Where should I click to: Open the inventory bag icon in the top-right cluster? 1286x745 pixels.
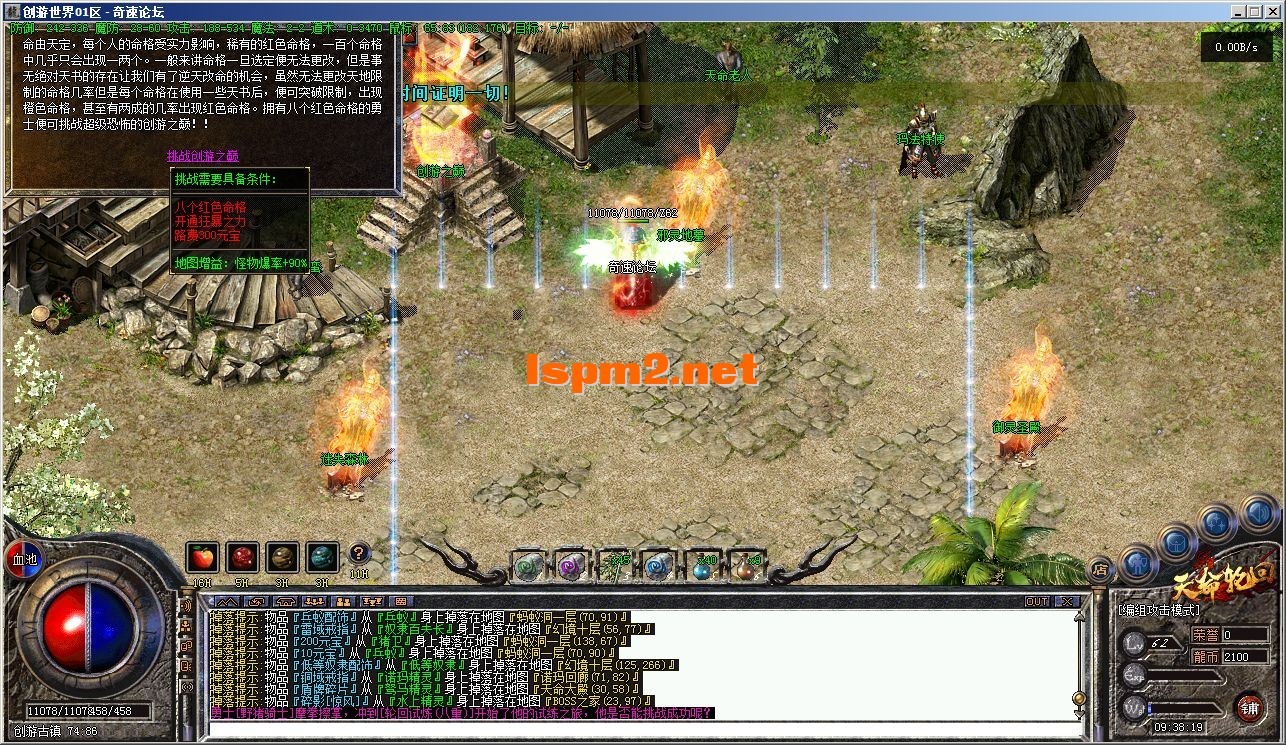point(1176,544)
